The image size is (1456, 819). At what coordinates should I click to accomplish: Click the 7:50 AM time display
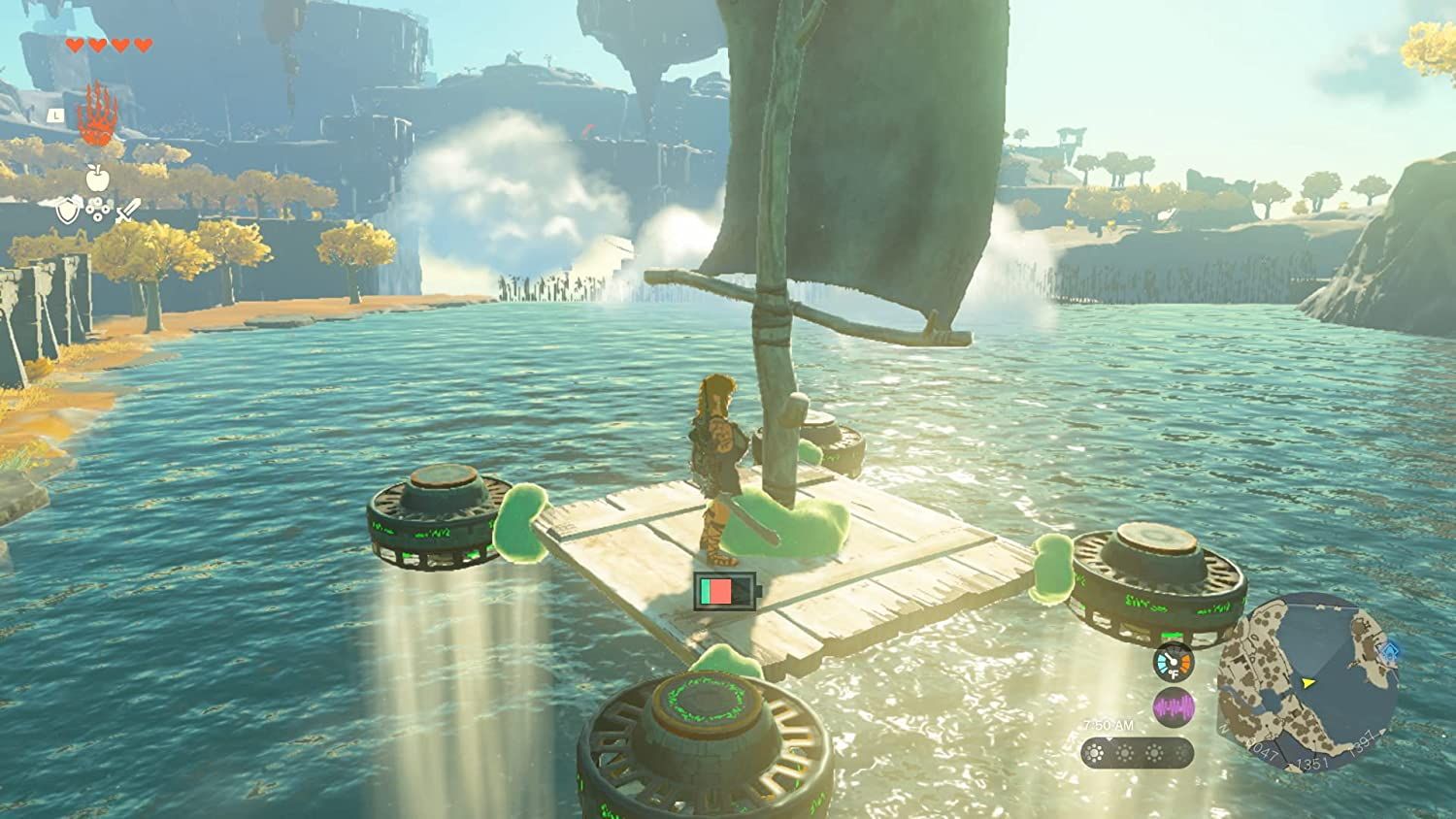[x=1109, y=724]
